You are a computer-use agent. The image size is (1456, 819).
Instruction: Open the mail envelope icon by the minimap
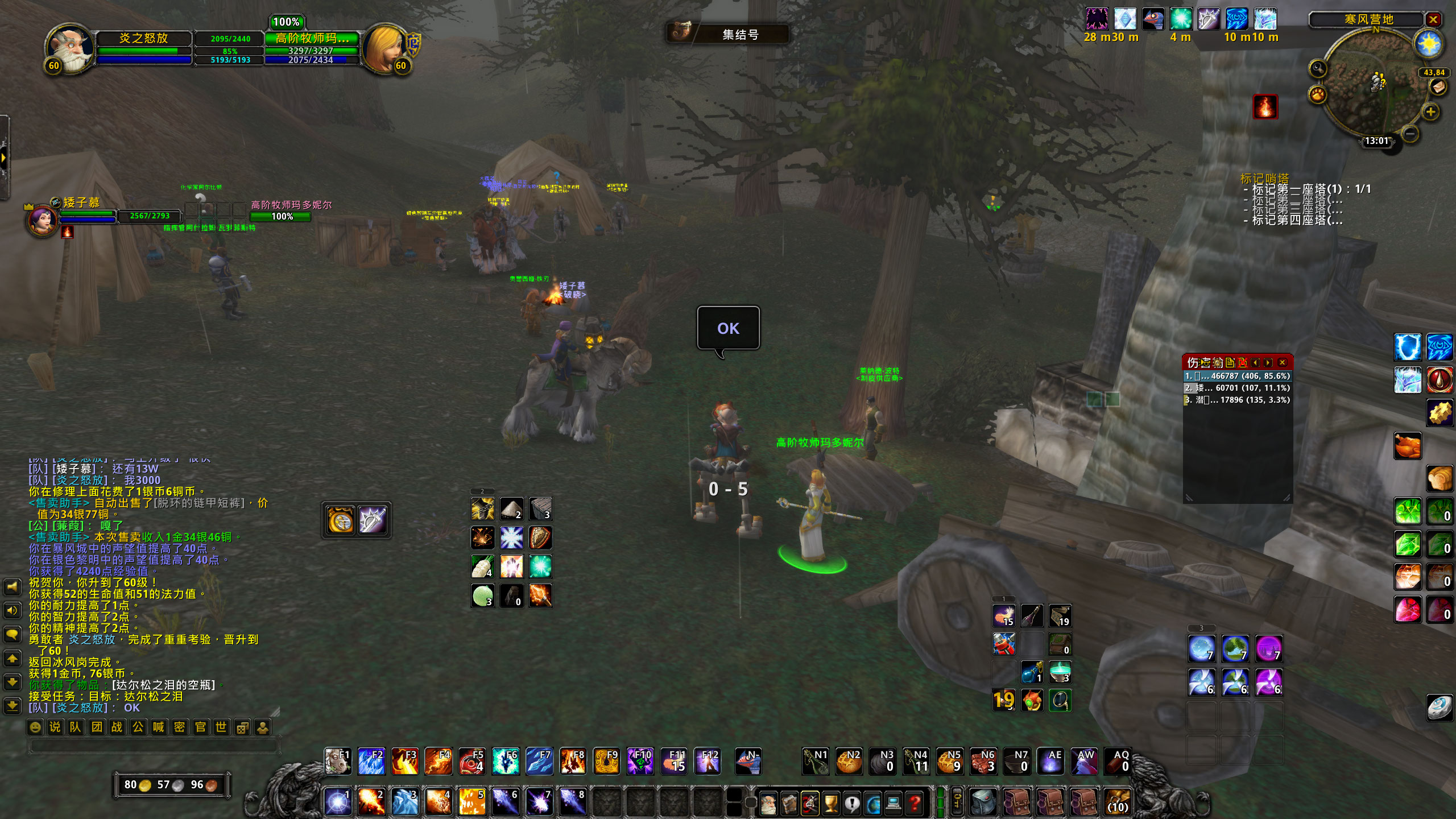click(x=1438, y=87)
